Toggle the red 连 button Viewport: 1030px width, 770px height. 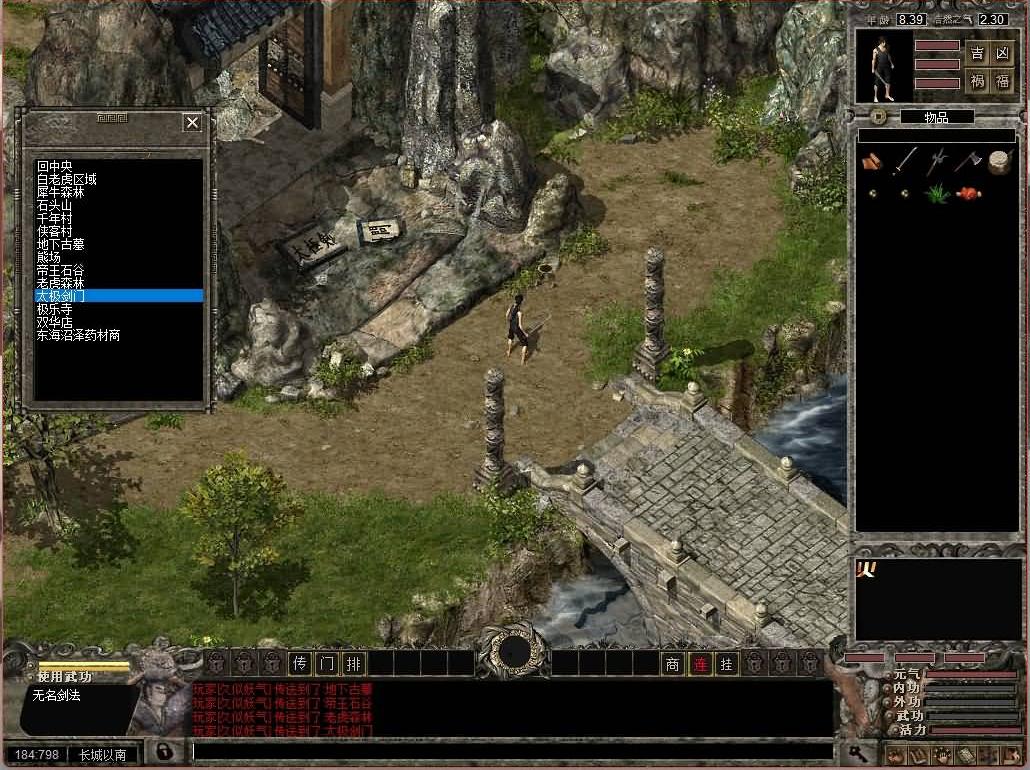click(700, 663)
